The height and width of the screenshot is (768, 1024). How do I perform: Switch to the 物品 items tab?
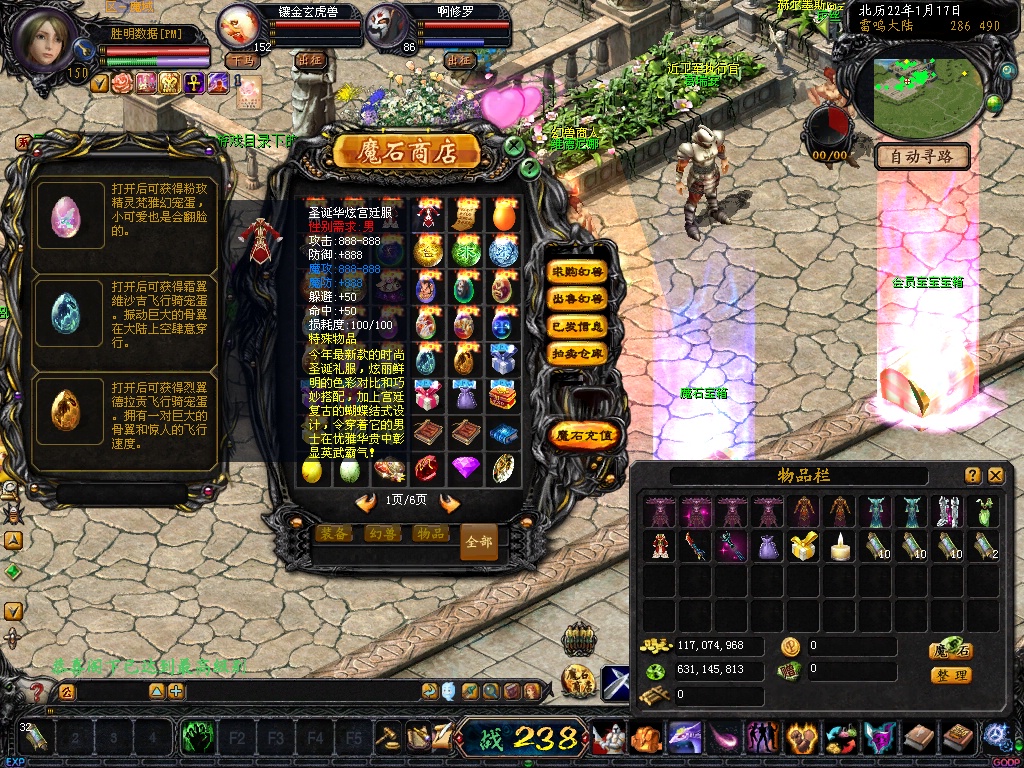(430, 534)
